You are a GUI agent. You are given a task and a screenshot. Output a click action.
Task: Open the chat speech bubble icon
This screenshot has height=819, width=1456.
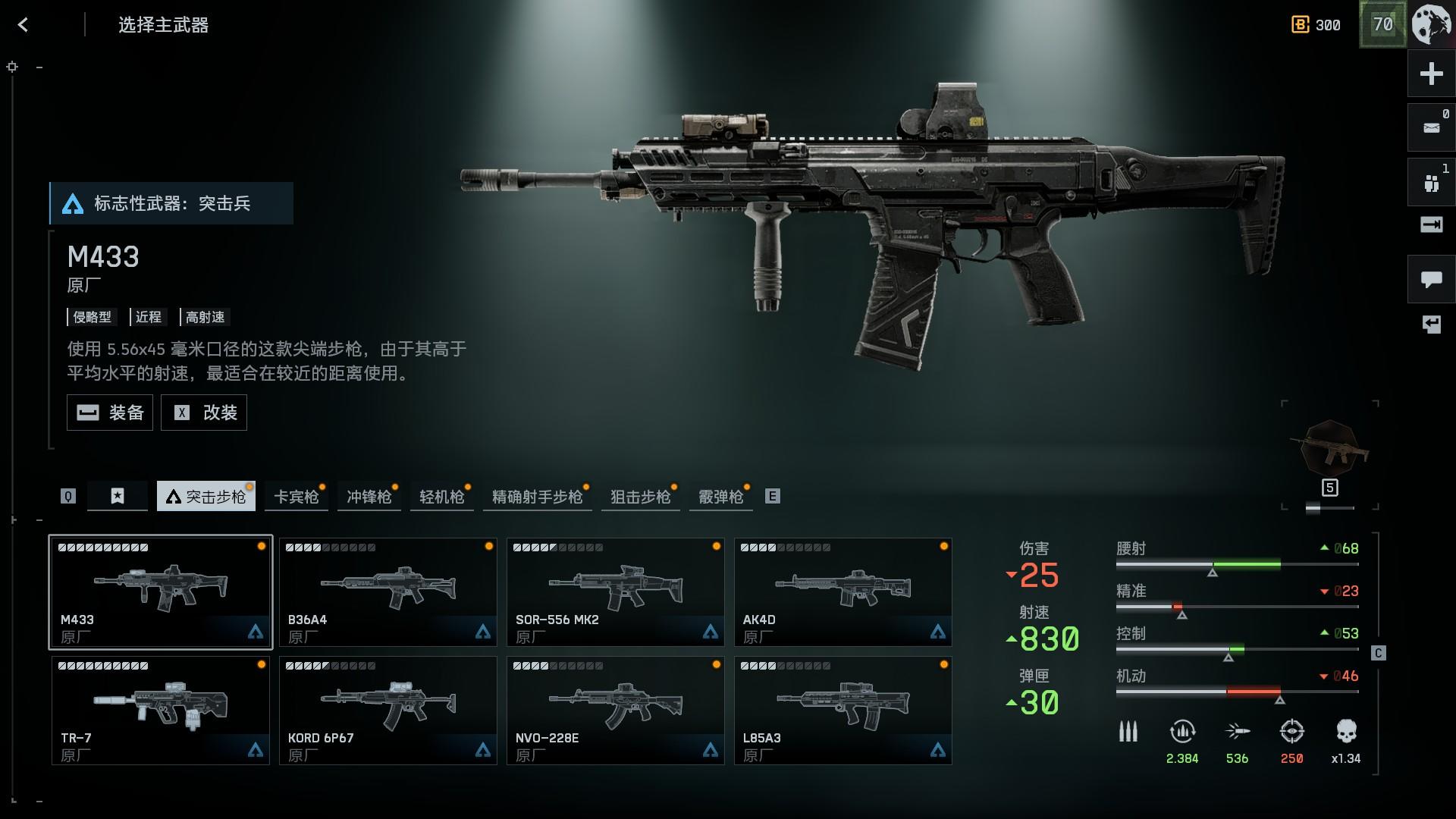pos(1431,280)
